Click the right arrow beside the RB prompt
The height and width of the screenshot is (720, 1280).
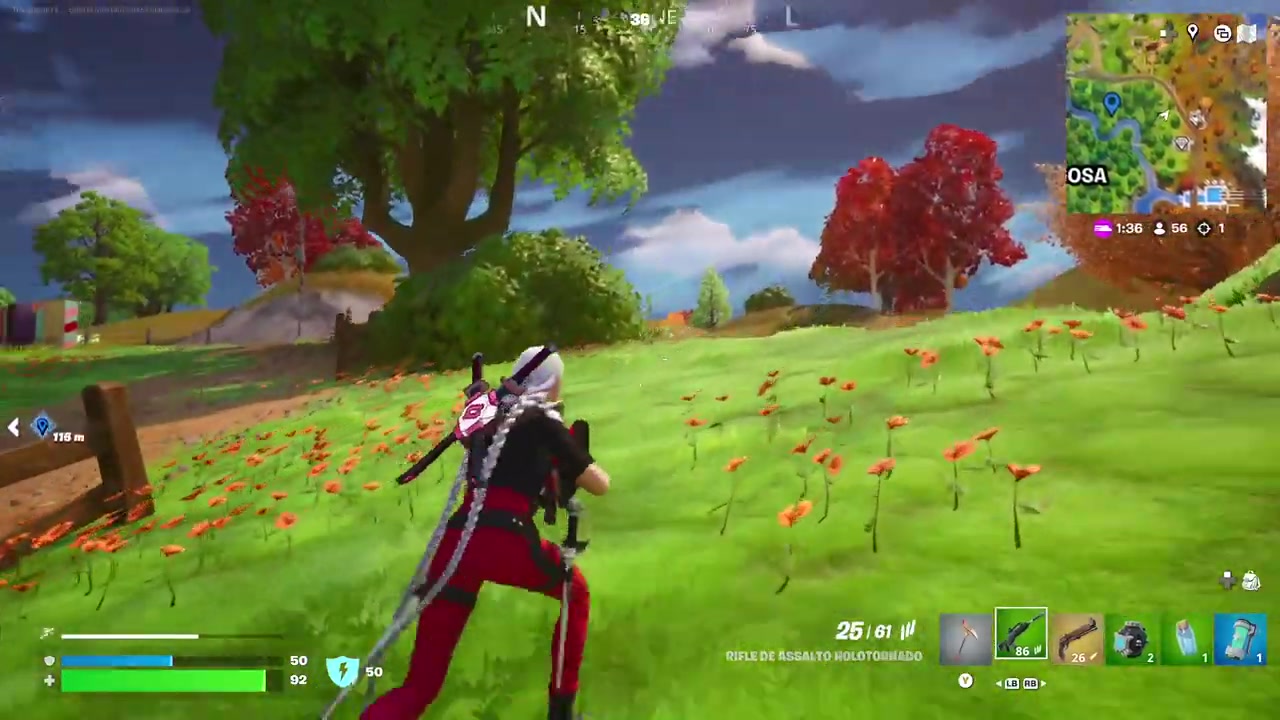tap(1043, 683)
